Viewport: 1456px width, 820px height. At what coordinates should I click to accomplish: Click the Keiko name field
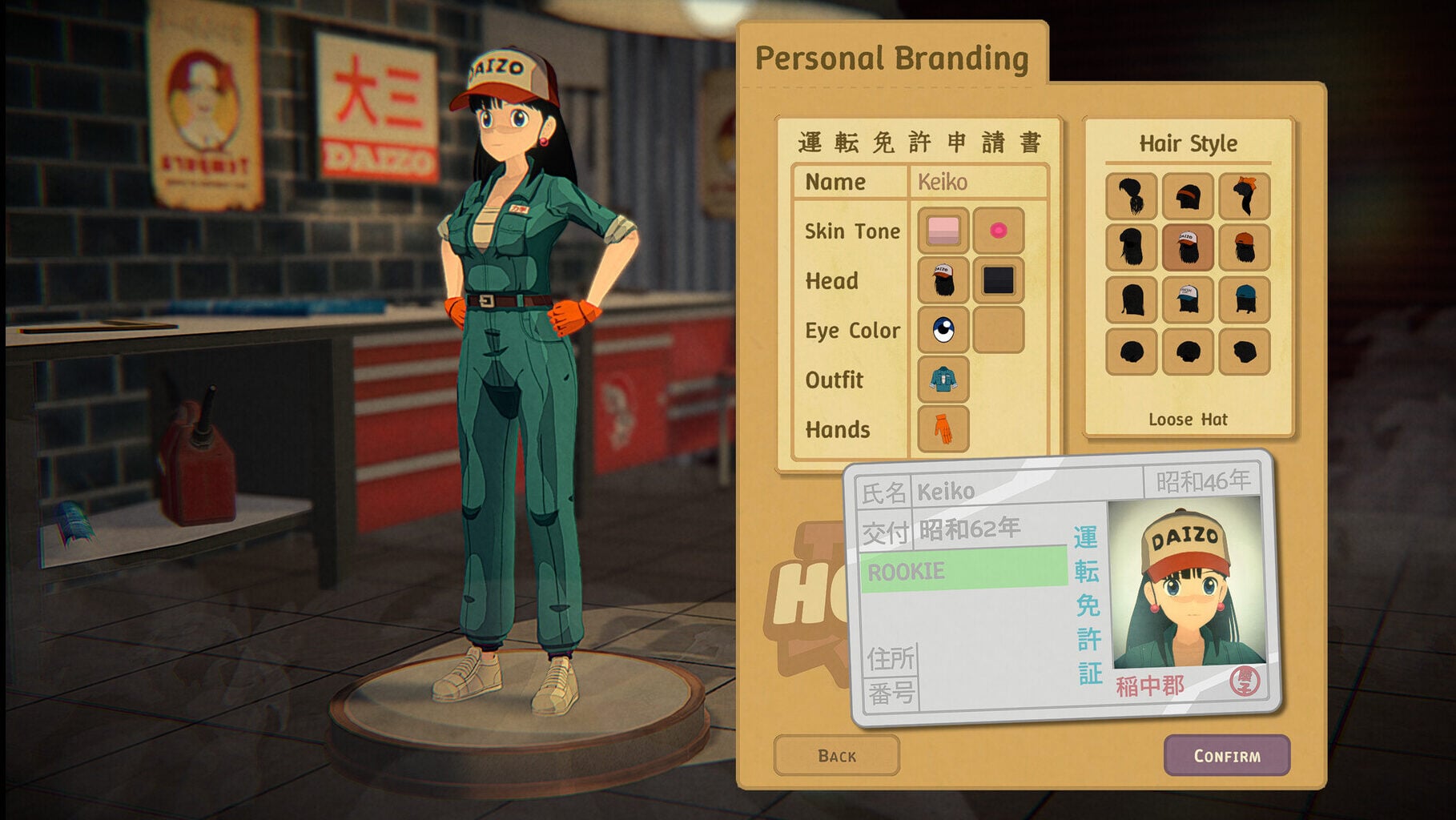tap(975, 182)
